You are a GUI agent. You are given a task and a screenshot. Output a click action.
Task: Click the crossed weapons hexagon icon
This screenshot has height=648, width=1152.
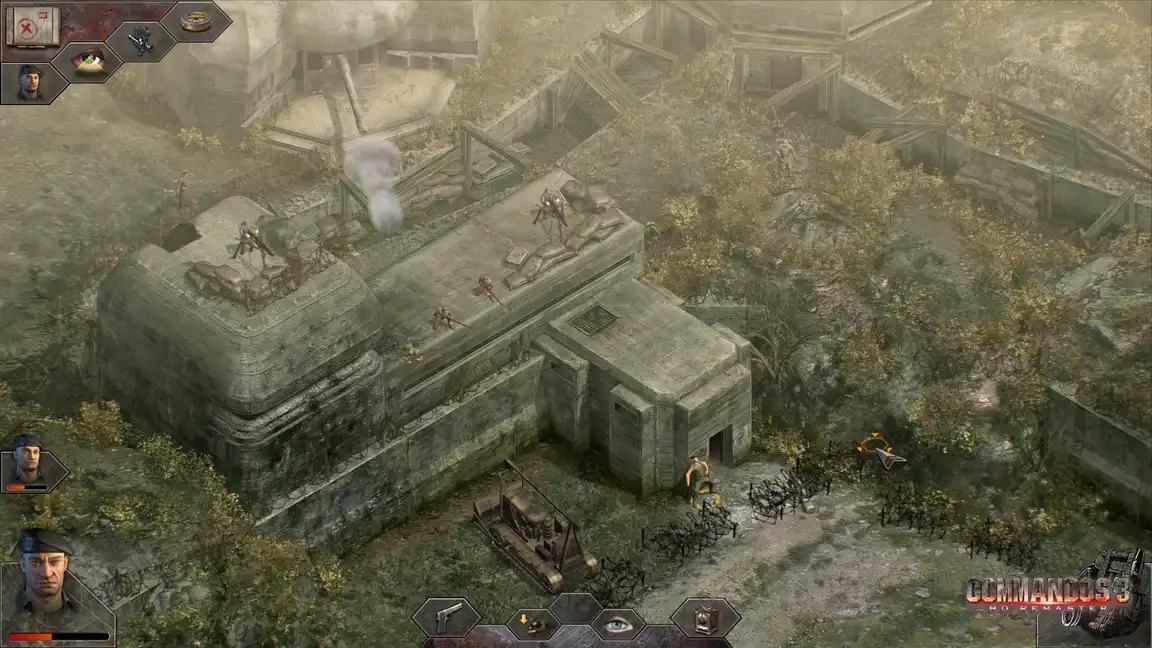142,40
